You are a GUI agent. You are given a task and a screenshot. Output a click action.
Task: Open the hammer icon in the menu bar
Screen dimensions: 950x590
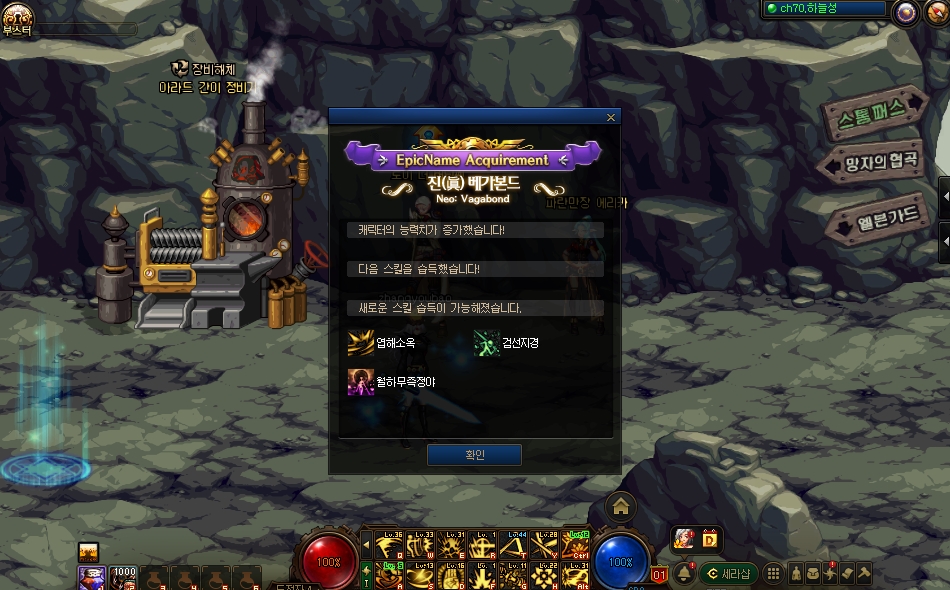pos(864,573)
